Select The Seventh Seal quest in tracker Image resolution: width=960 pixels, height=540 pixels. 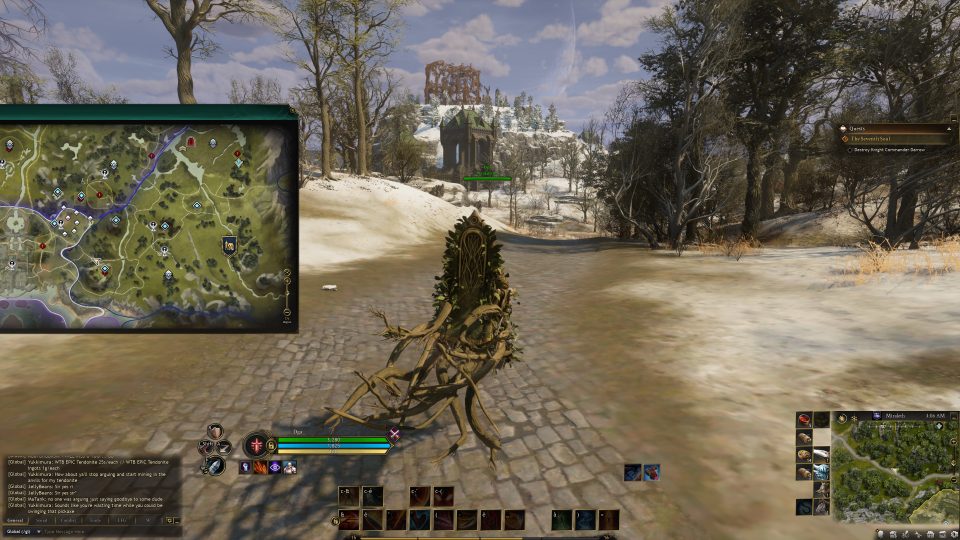pyautogui.click(x=877, y=139)
